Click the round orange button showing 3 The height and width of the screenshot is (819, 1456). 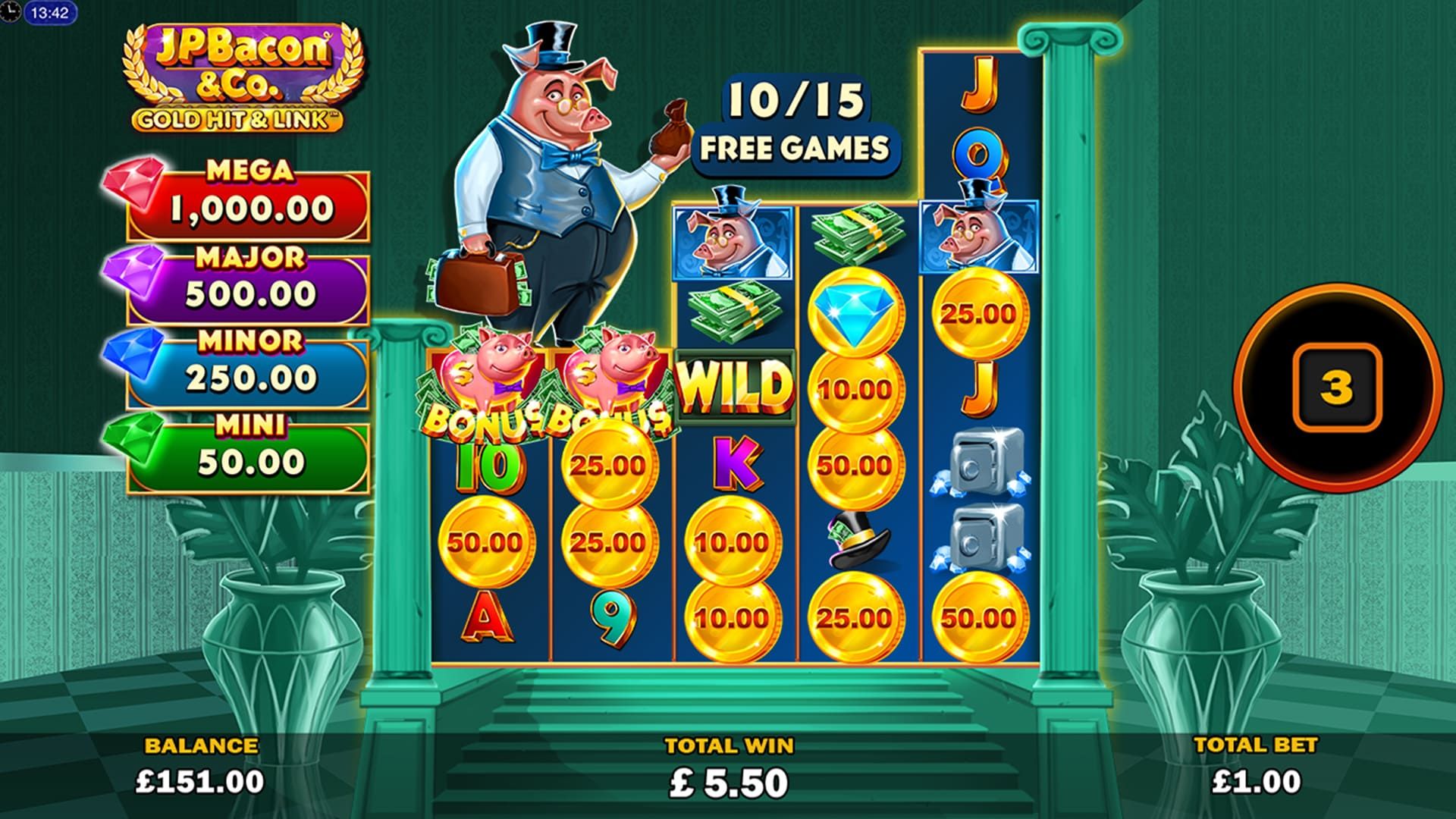point(1335,388)
